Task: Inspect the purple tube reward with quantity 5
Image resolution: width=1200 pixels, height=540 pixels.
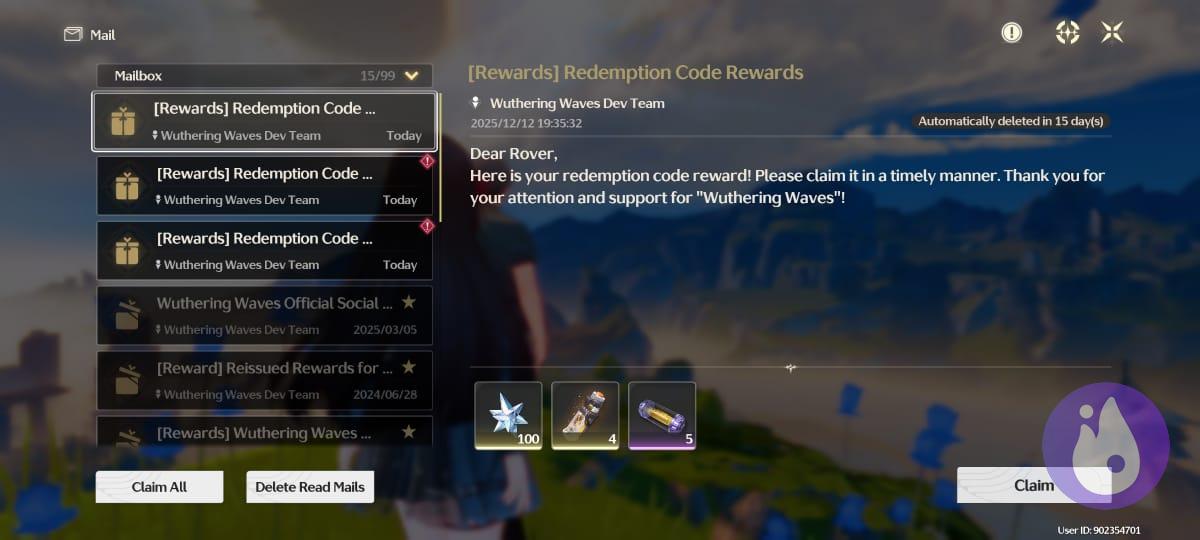Action: tap(662, 415)
